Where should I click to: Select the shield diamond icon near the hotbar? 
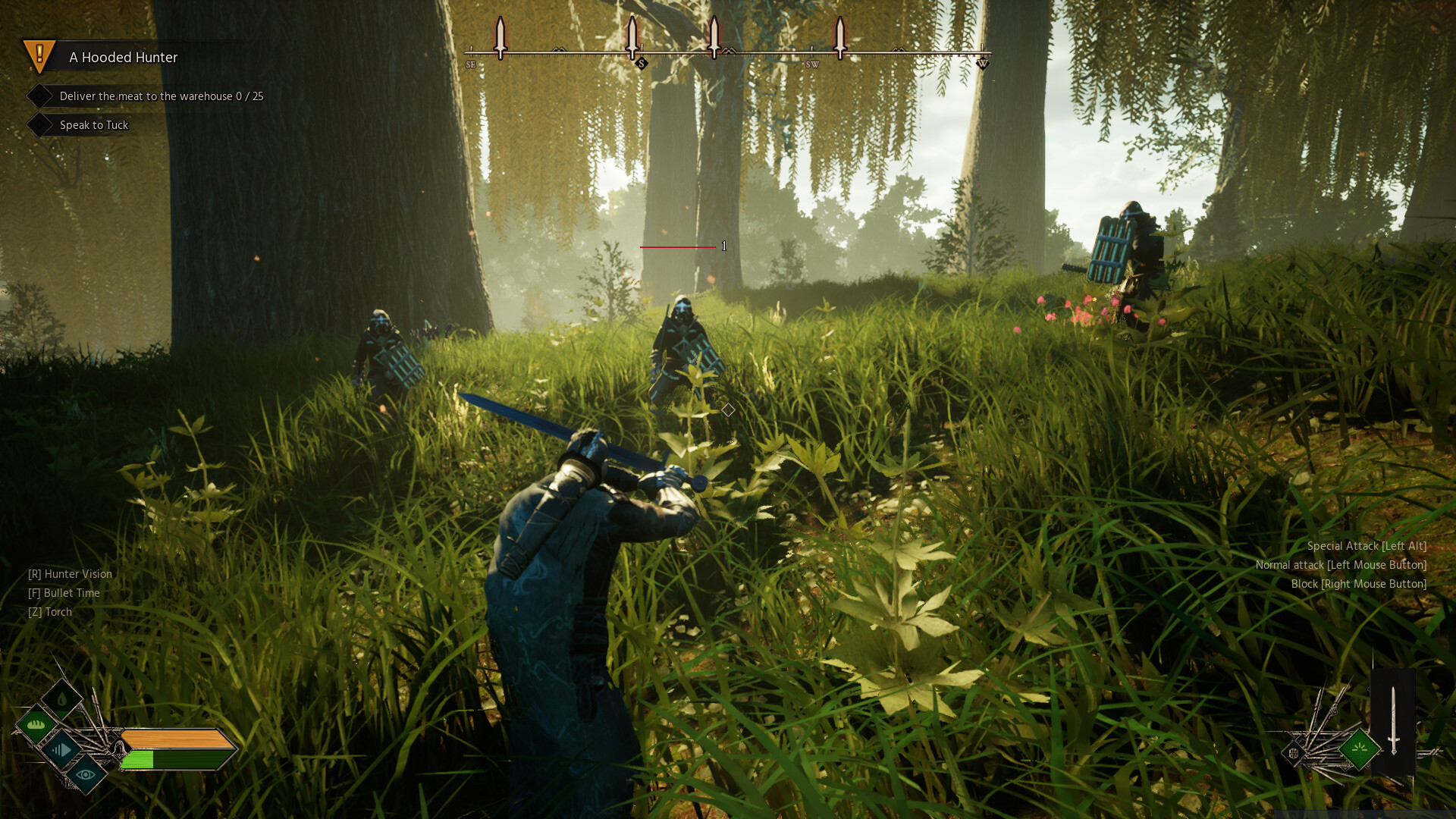click(x=1294, y=753)
